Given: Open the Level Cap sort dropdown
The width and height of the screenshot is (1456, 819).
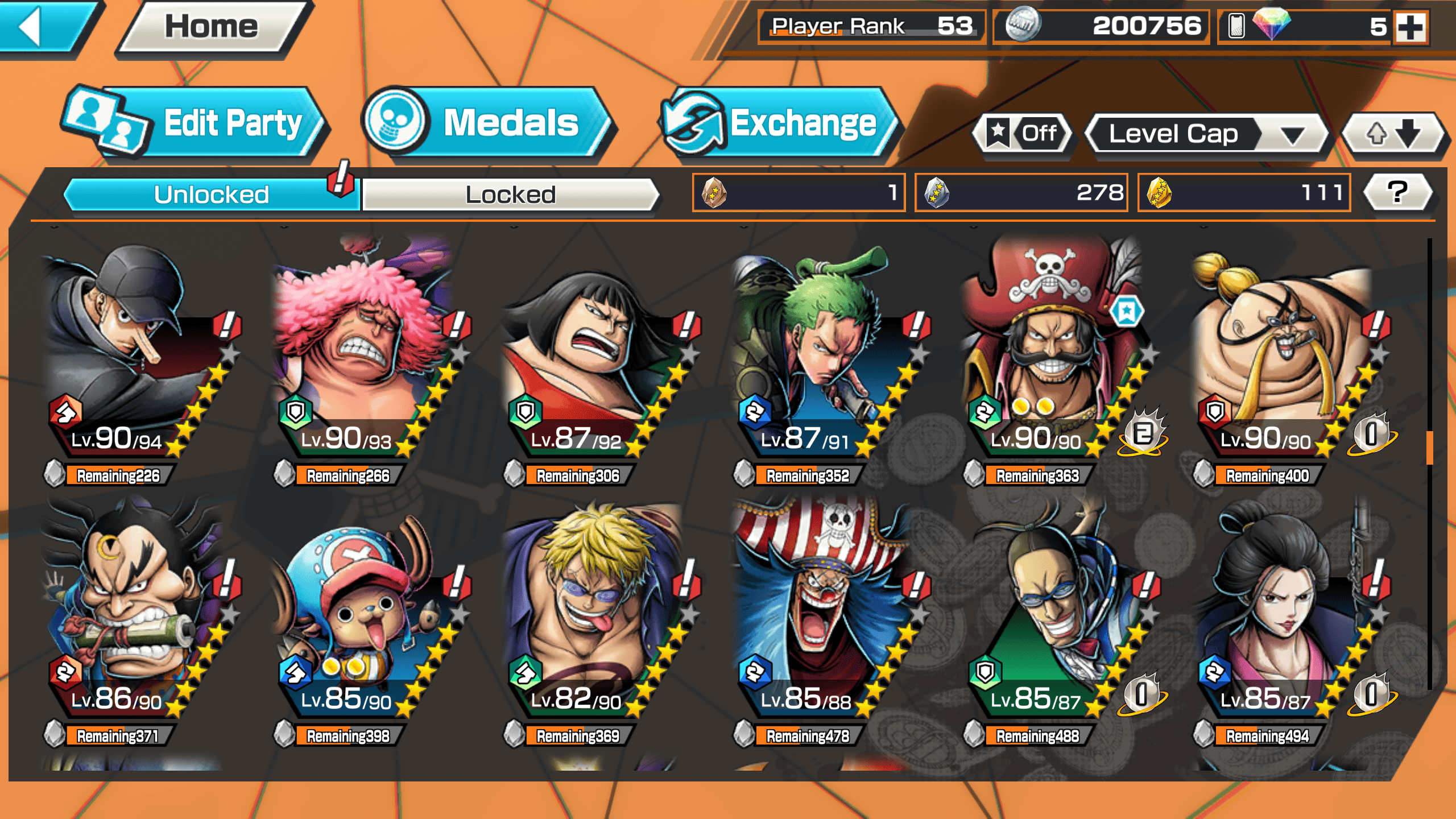Looking at the screenshot, I should 1206,134.
